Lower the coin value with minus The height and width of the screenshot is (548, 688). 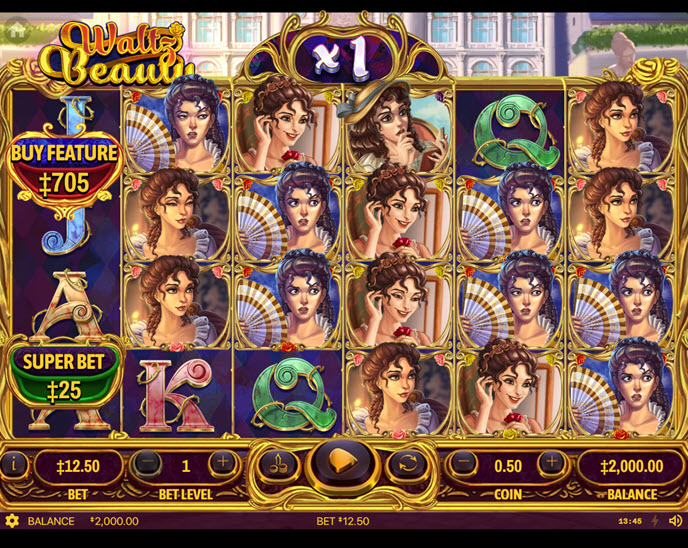464,464
